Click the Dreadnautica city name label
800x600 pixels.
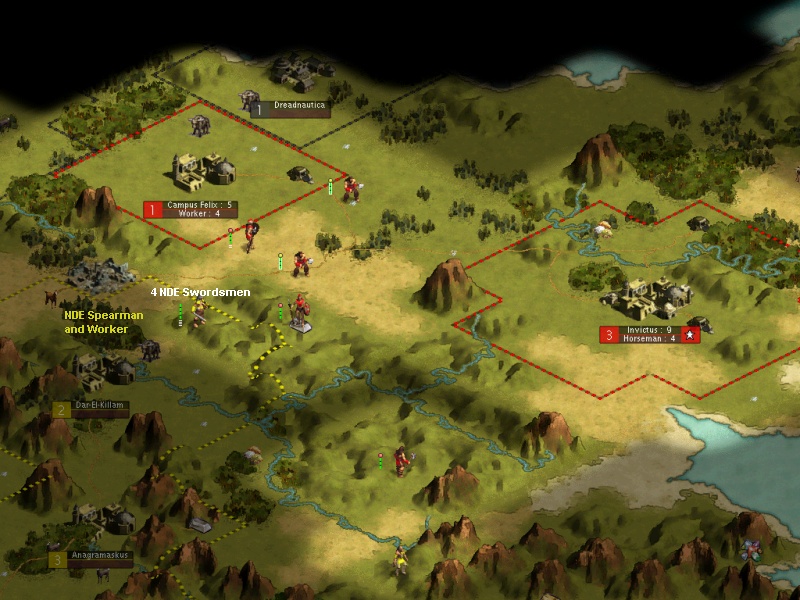click(x=299, y=105)
